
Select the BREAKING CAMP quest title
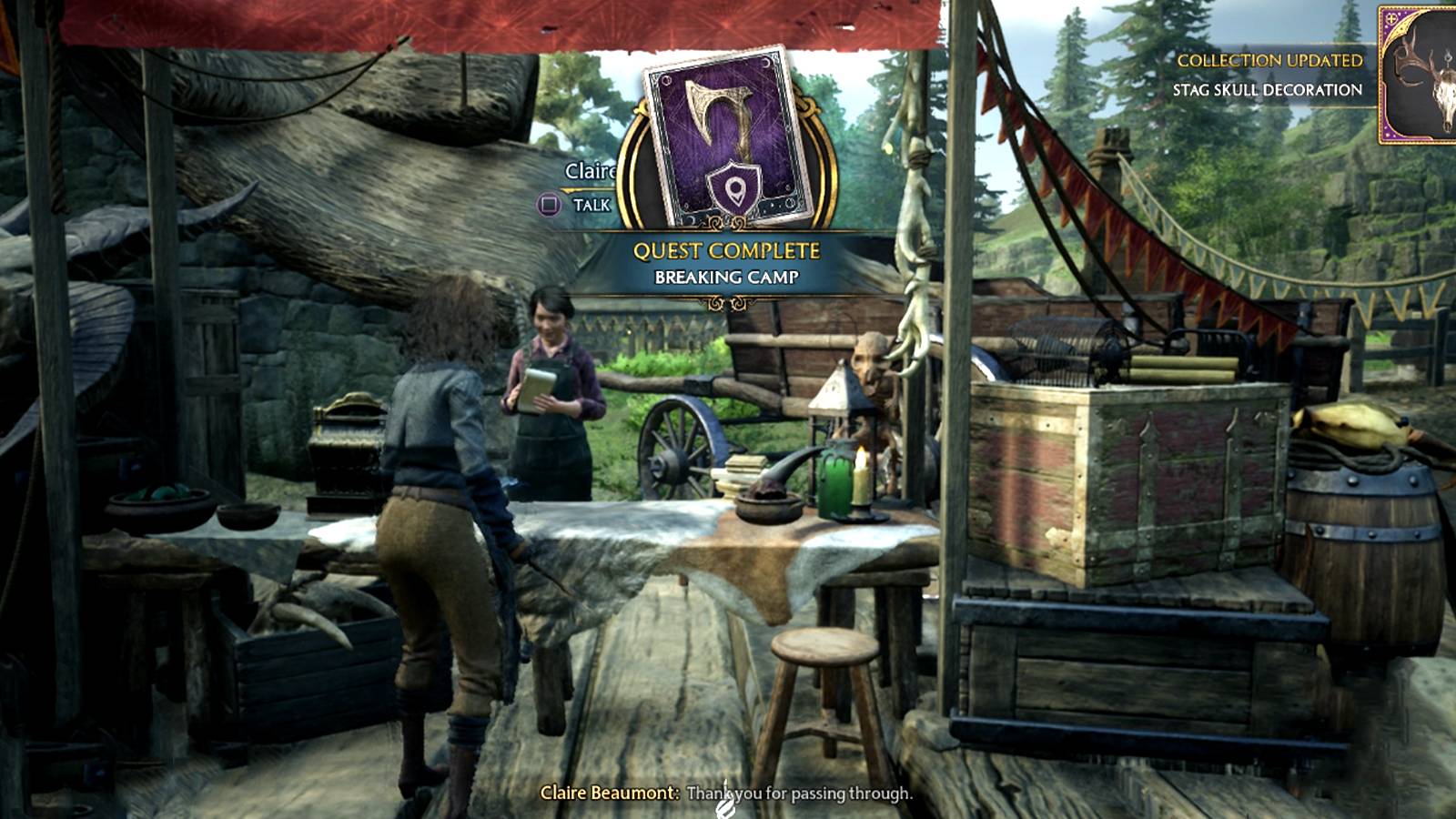[727, 276]
